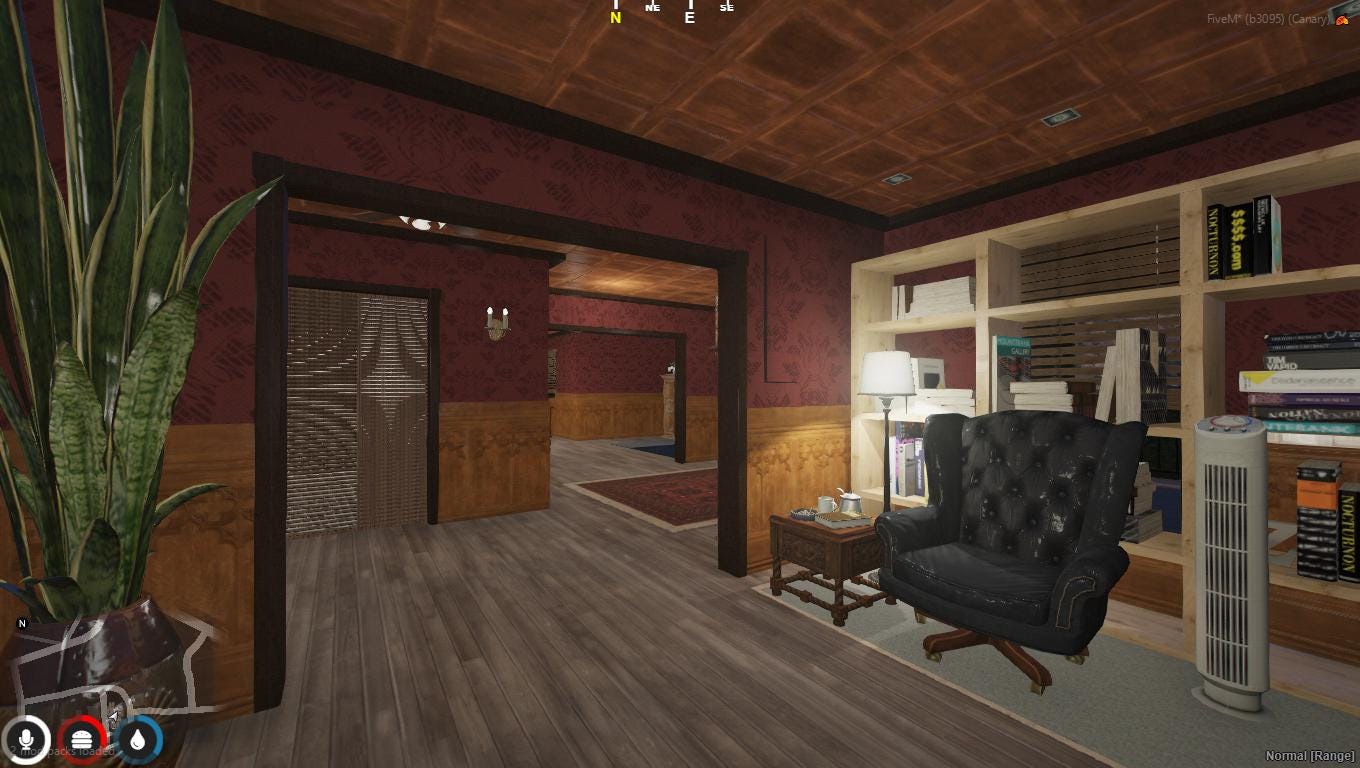Toggle voice range via the Normal [Range] indicator
1360x768 pixels.
(x=1311, y=756)
